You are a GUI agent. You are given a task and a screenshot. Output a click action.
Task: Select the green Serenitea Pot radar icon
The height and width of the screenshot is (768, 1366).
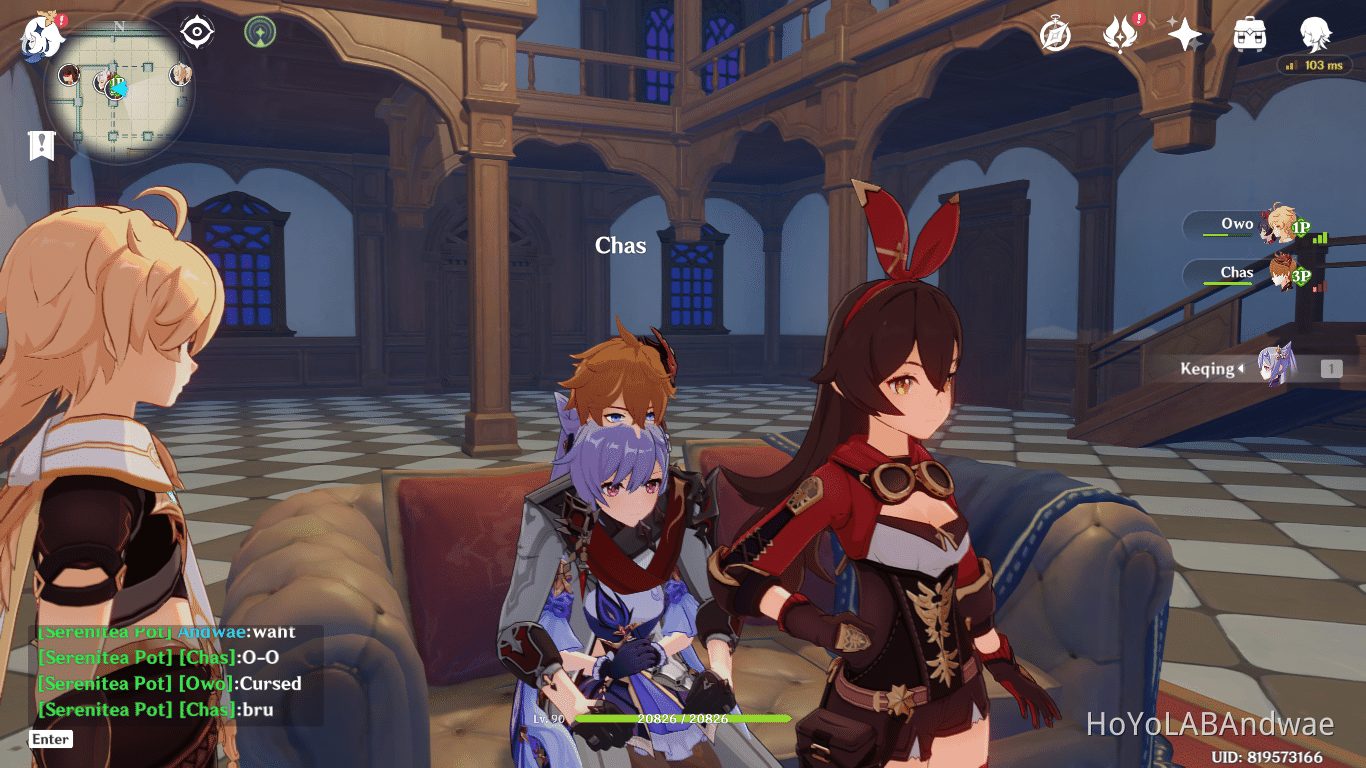(258, 32)
